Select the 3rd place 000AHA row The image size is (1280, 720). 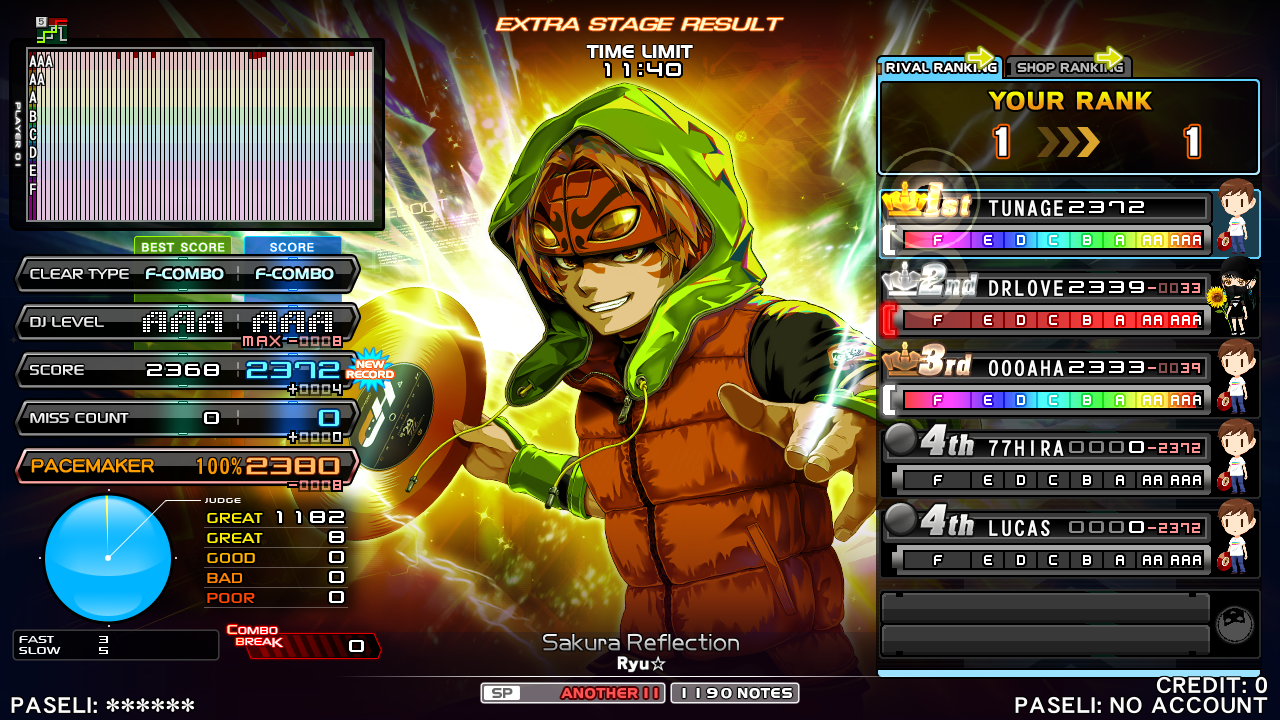pyautogui.click(x=1046, y=383)
